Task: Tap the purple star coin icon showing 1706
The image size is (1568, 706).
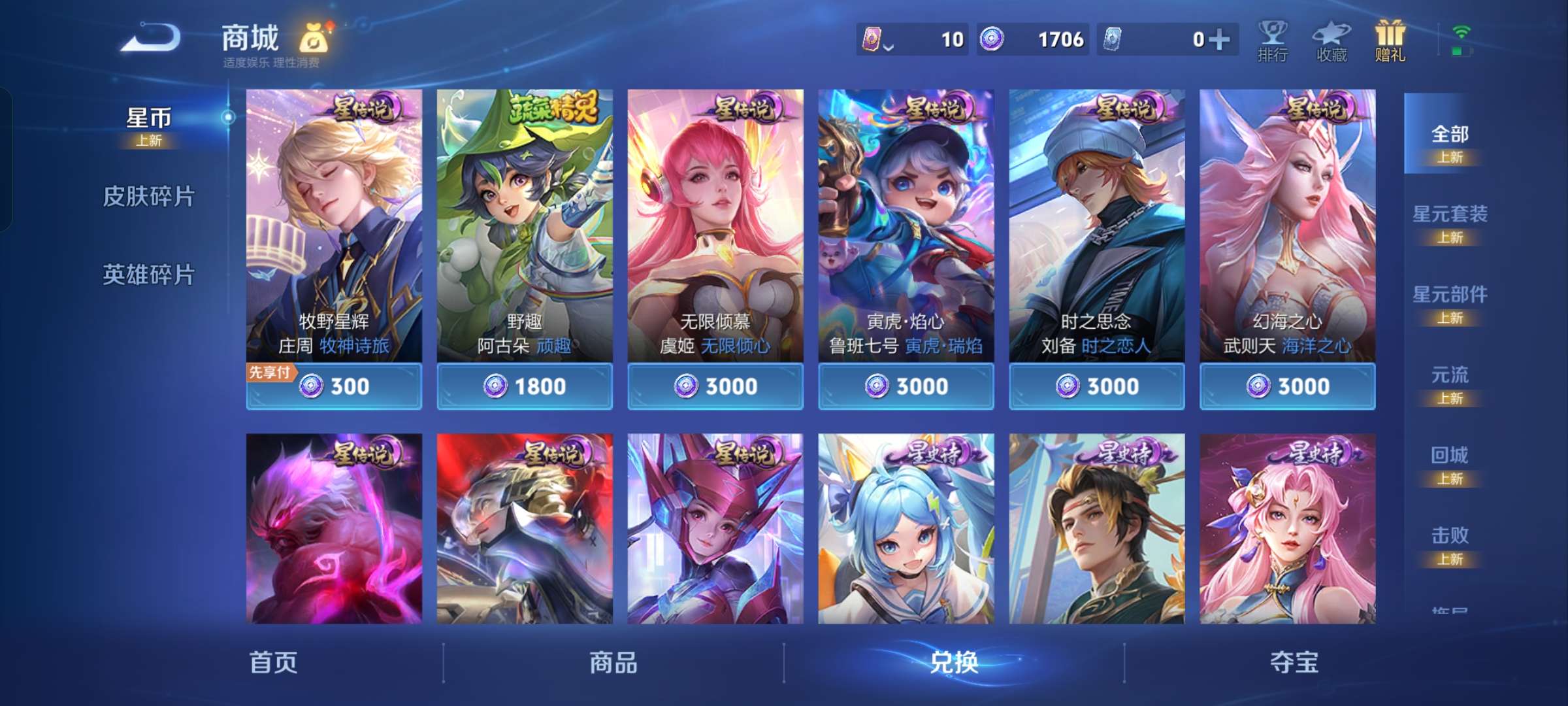Action: [x=993, y=39]
